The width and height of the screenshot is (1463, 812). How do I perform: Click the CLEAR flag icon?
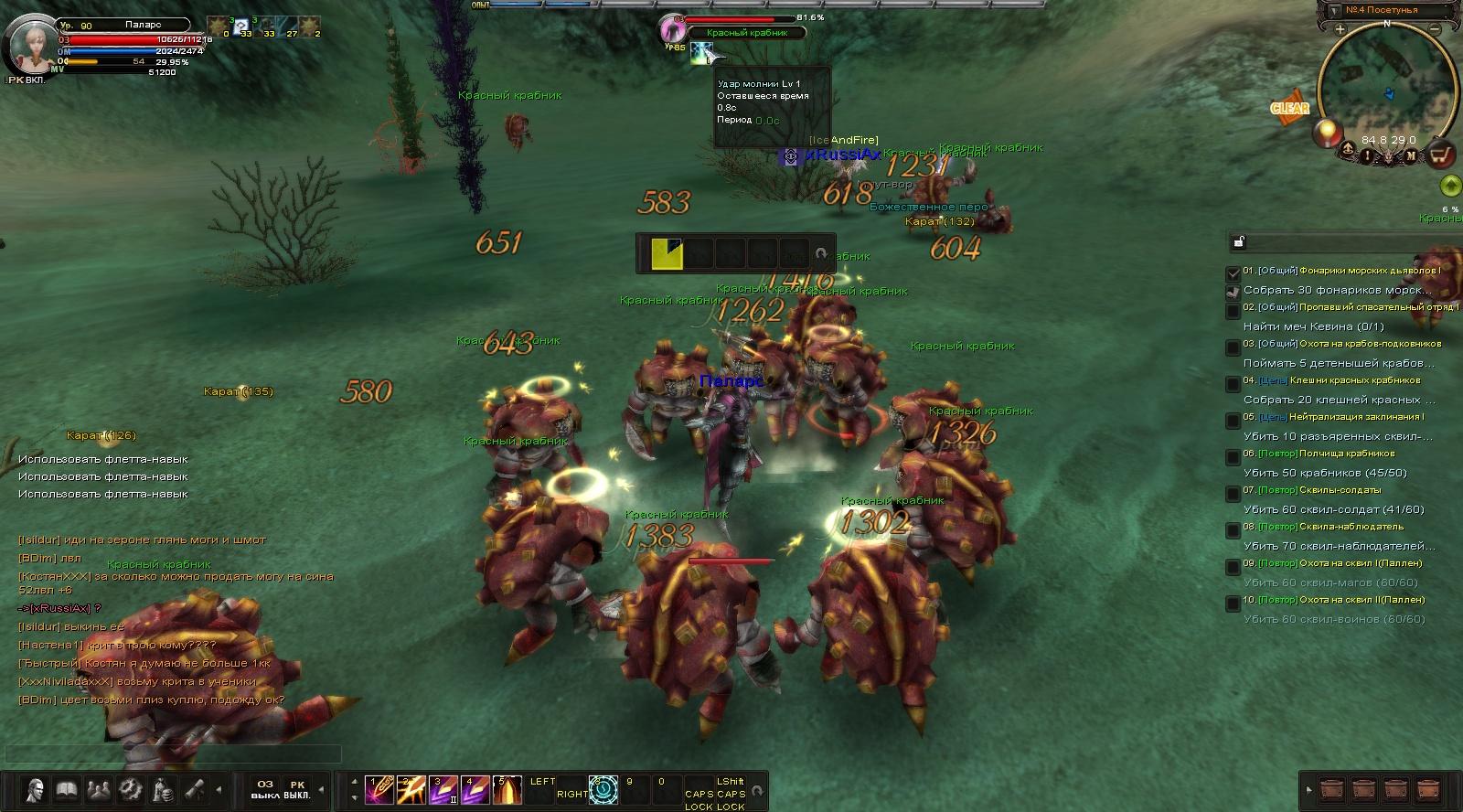click(1289, 108)
